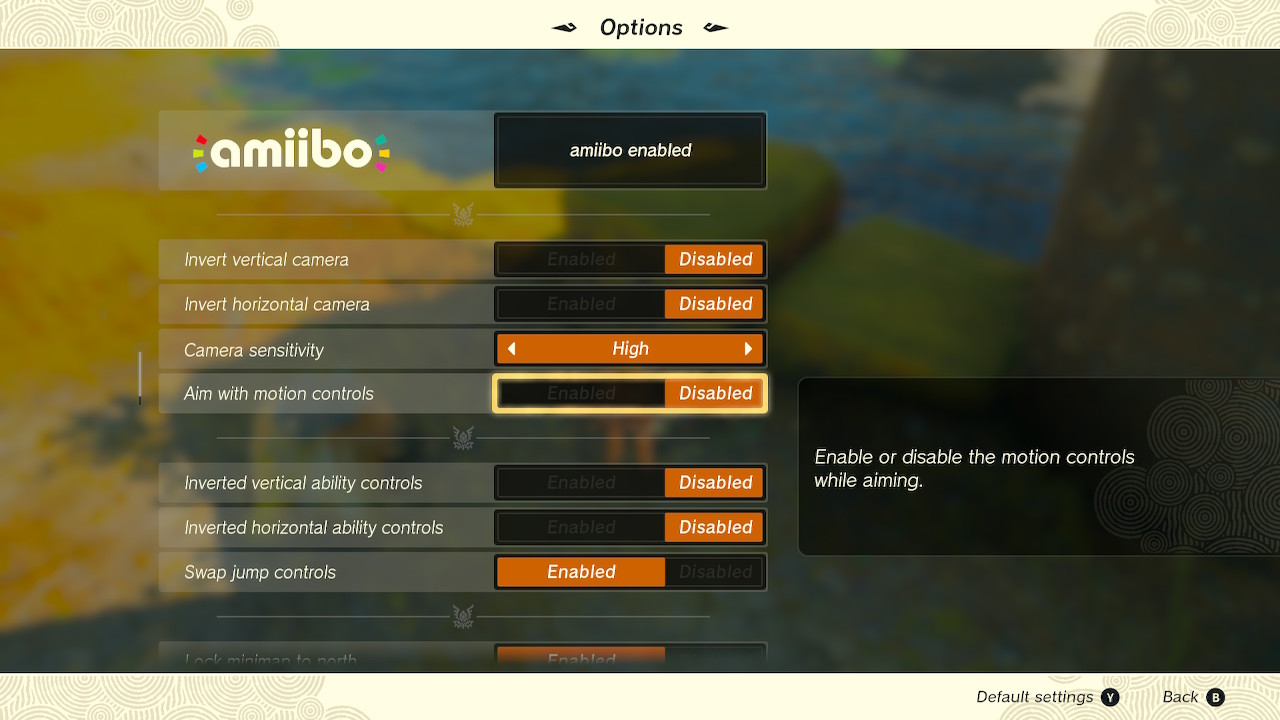Click the right stepper arrow on Camera sensitivity
The height and width of the screenshot is (720, 1280).
(x=749, y=348)
